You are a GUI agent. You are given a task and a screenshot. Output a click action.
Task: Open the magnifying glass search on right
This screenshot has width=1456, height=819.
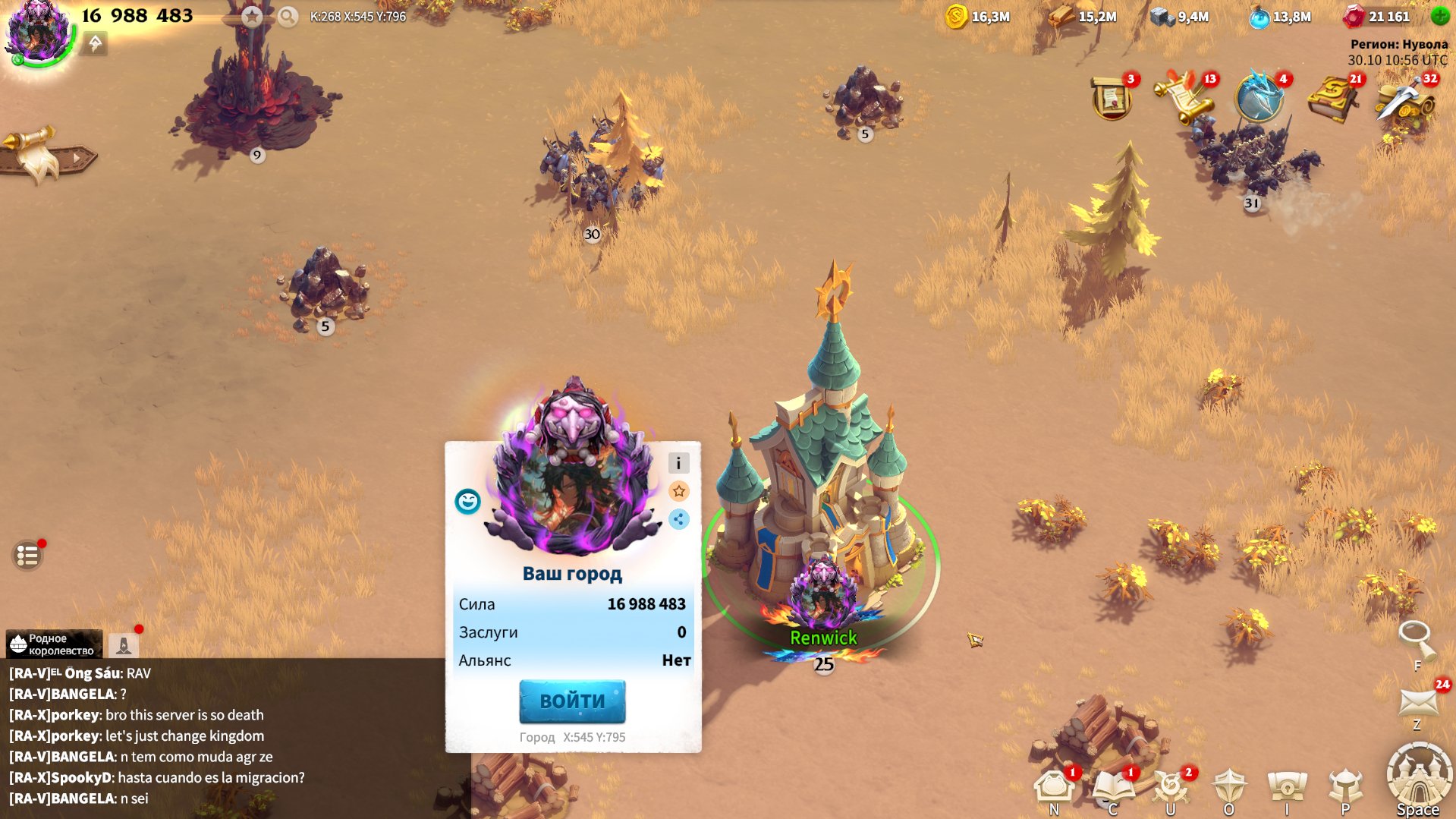coord(1416,638)
